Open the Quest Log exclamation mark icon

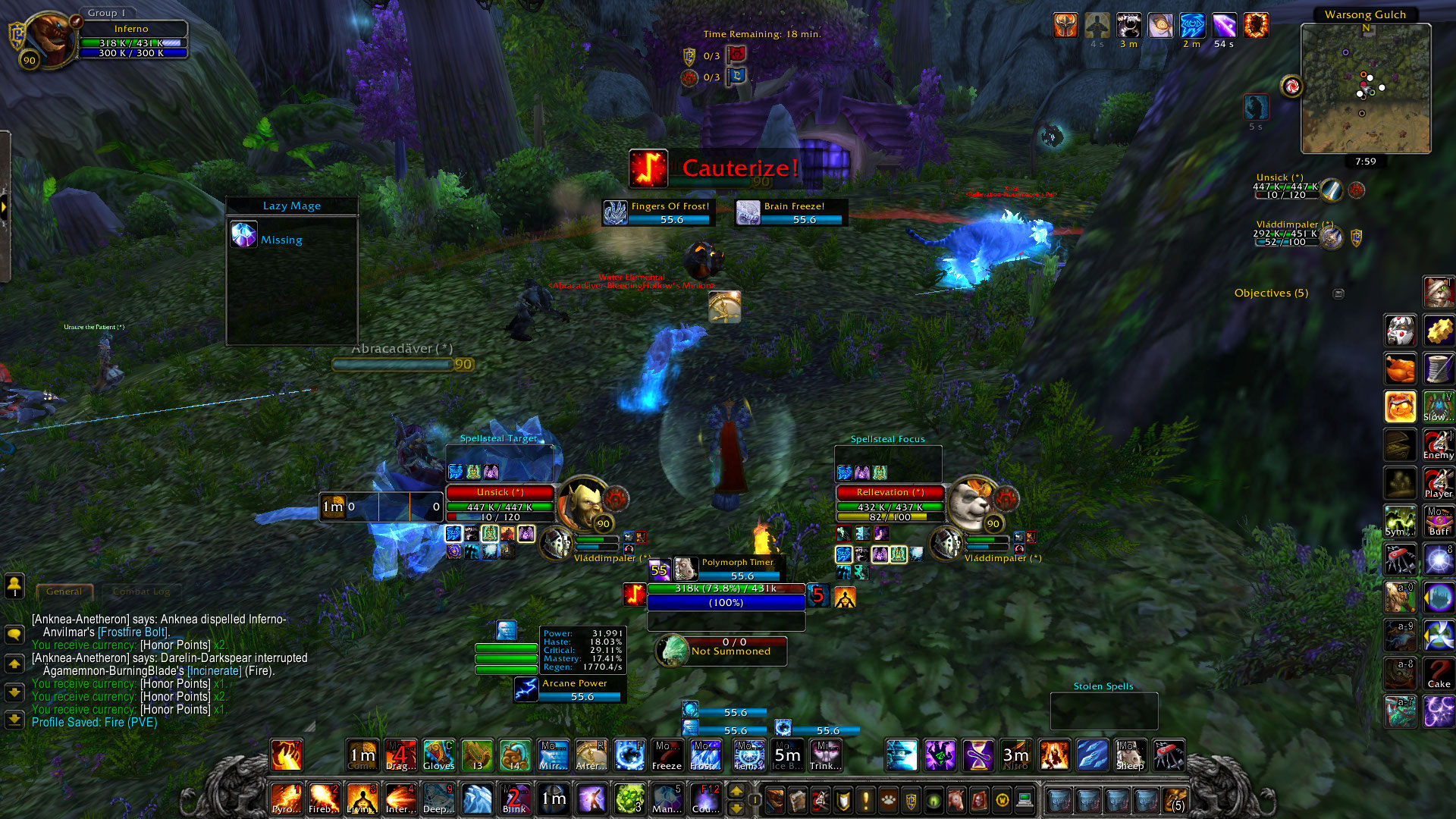865,800
